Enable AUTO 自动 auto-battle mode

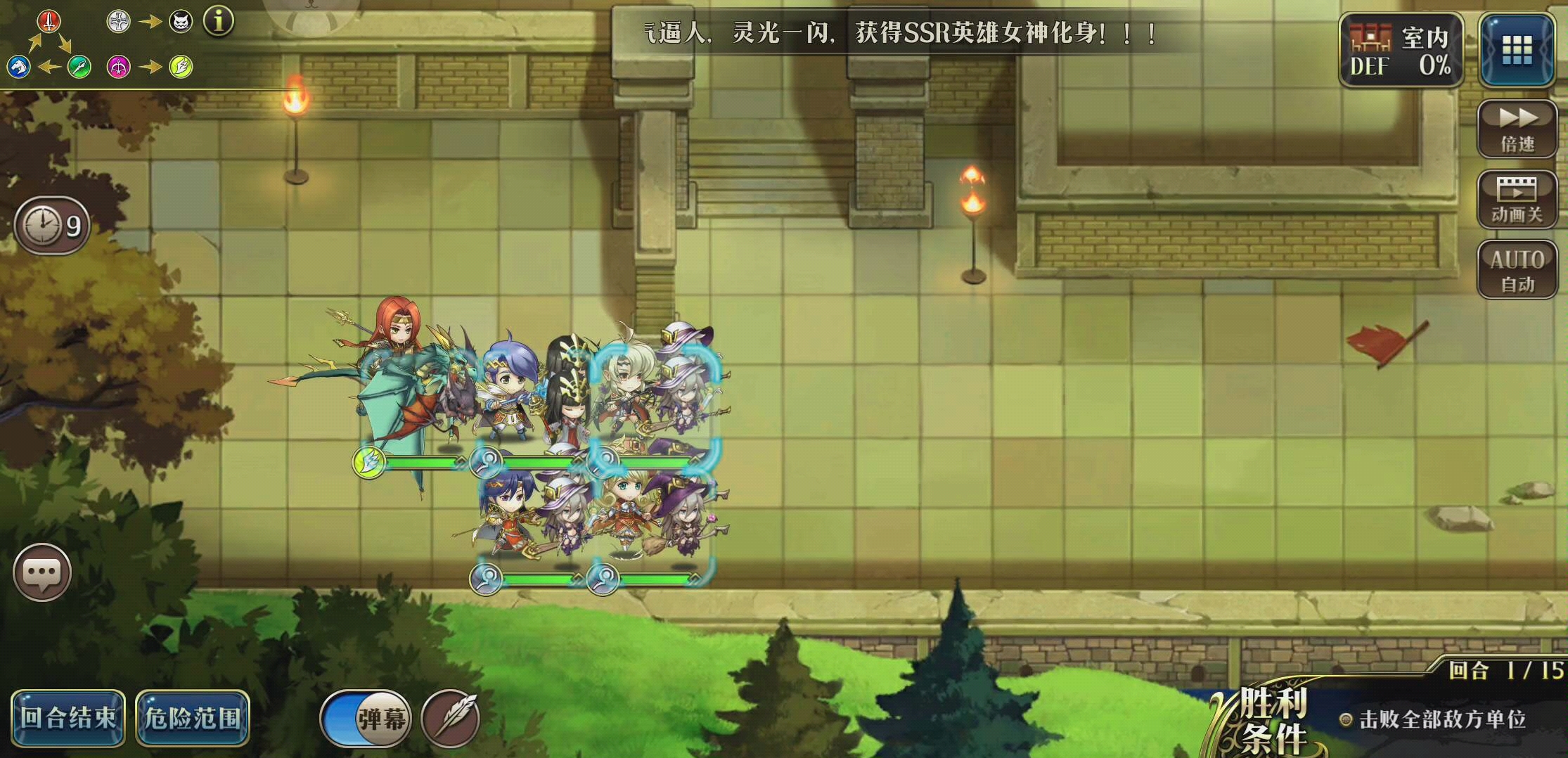click(x=1517, y=271)
